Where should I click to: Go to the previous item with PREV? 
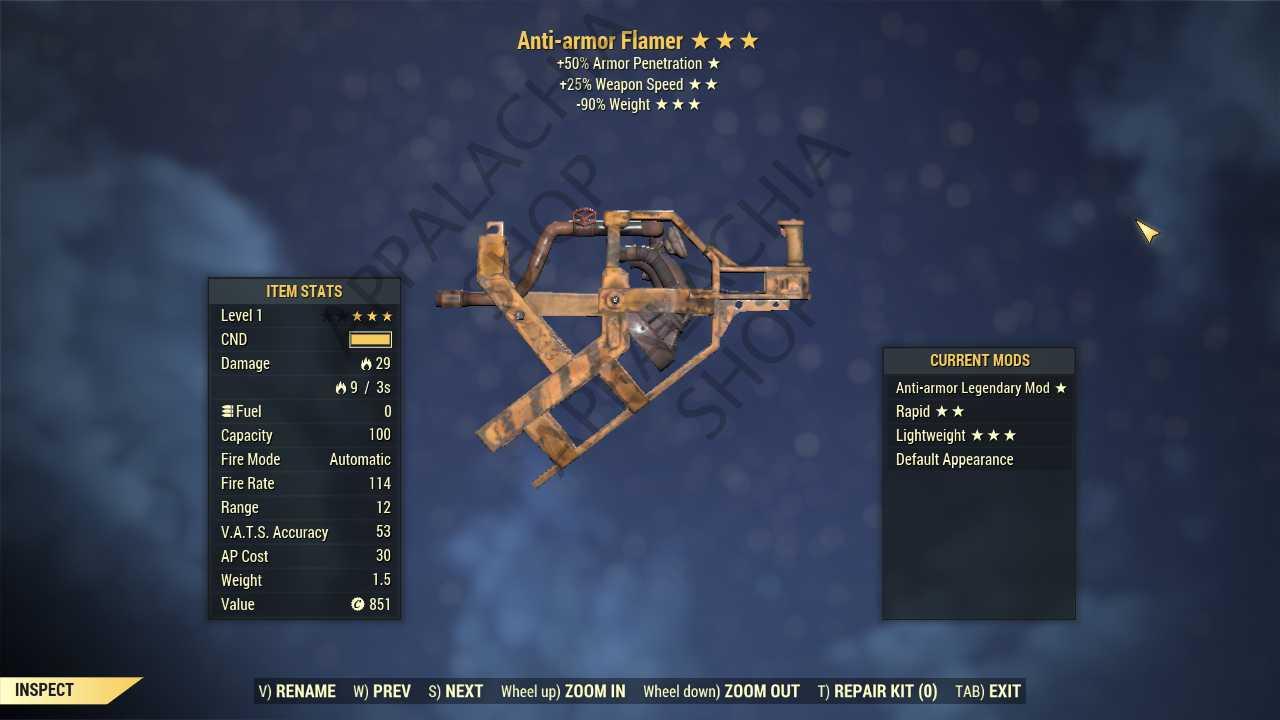pyautogui.click(x=382, y=691)
